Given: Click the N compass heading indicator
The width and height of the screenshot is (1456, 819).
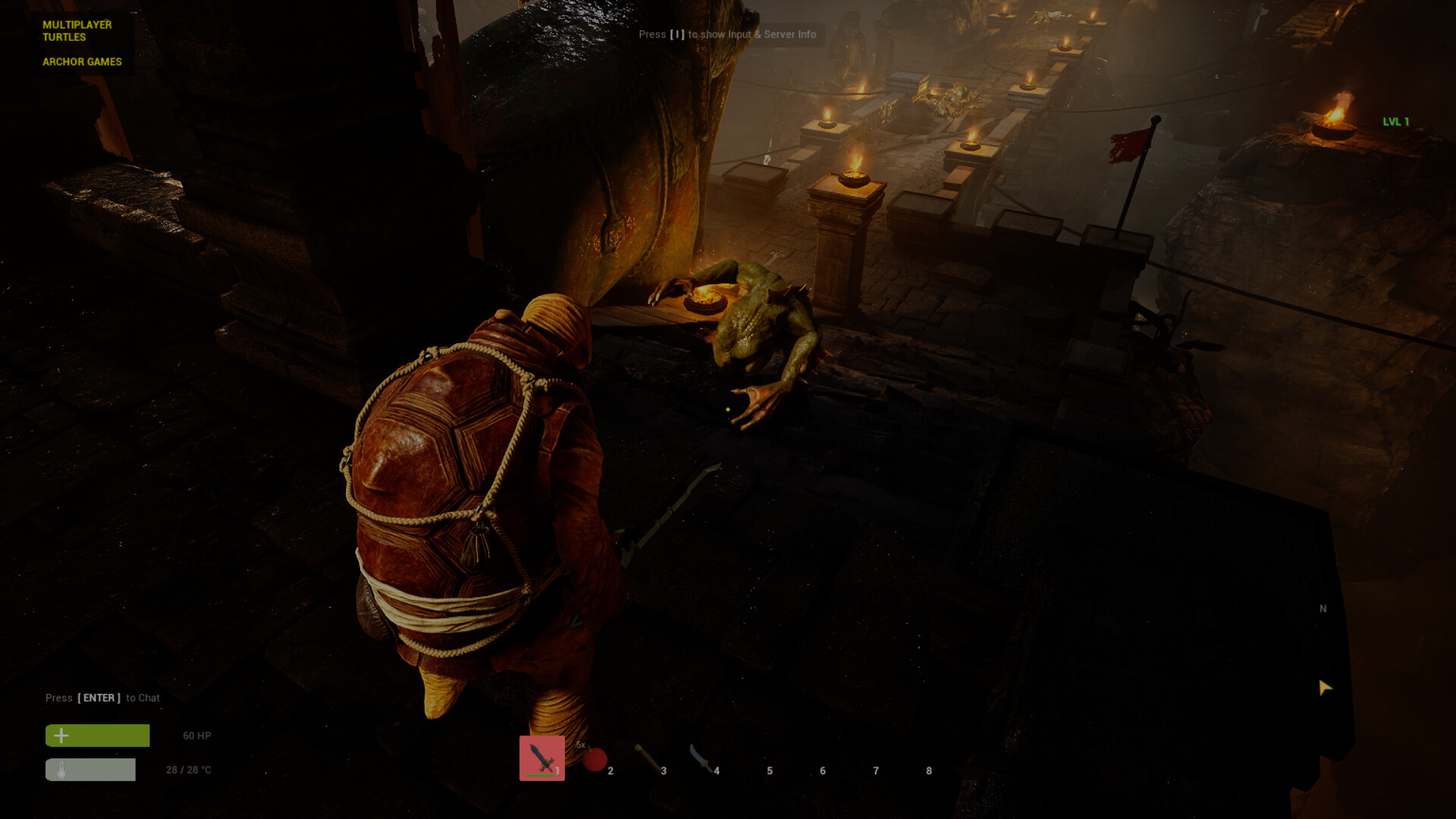Looking at the screenshot, I should point(1322,609).
